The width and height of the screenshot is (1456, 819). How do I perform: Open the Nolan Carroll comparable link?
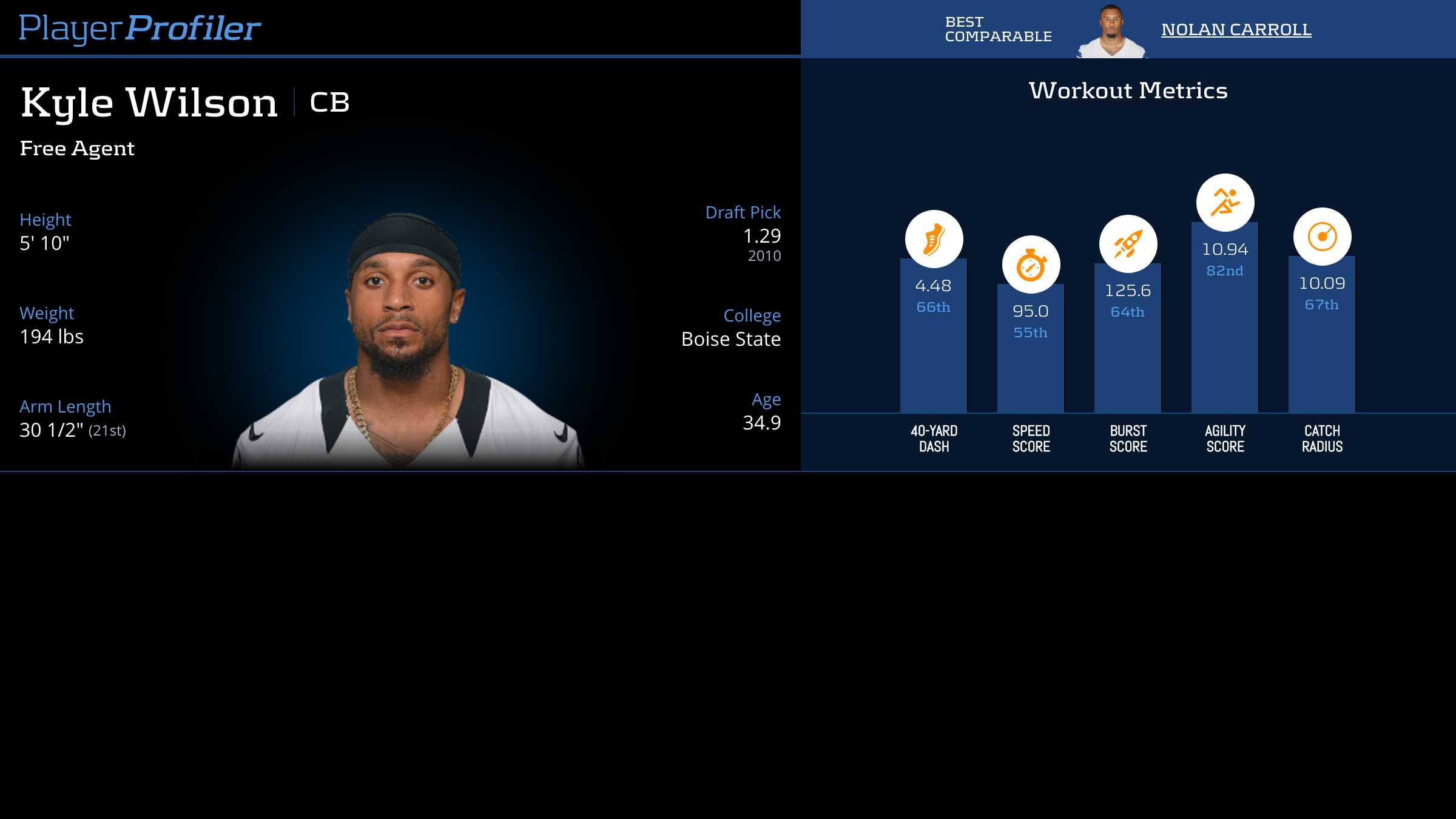tap(1236, 29)
